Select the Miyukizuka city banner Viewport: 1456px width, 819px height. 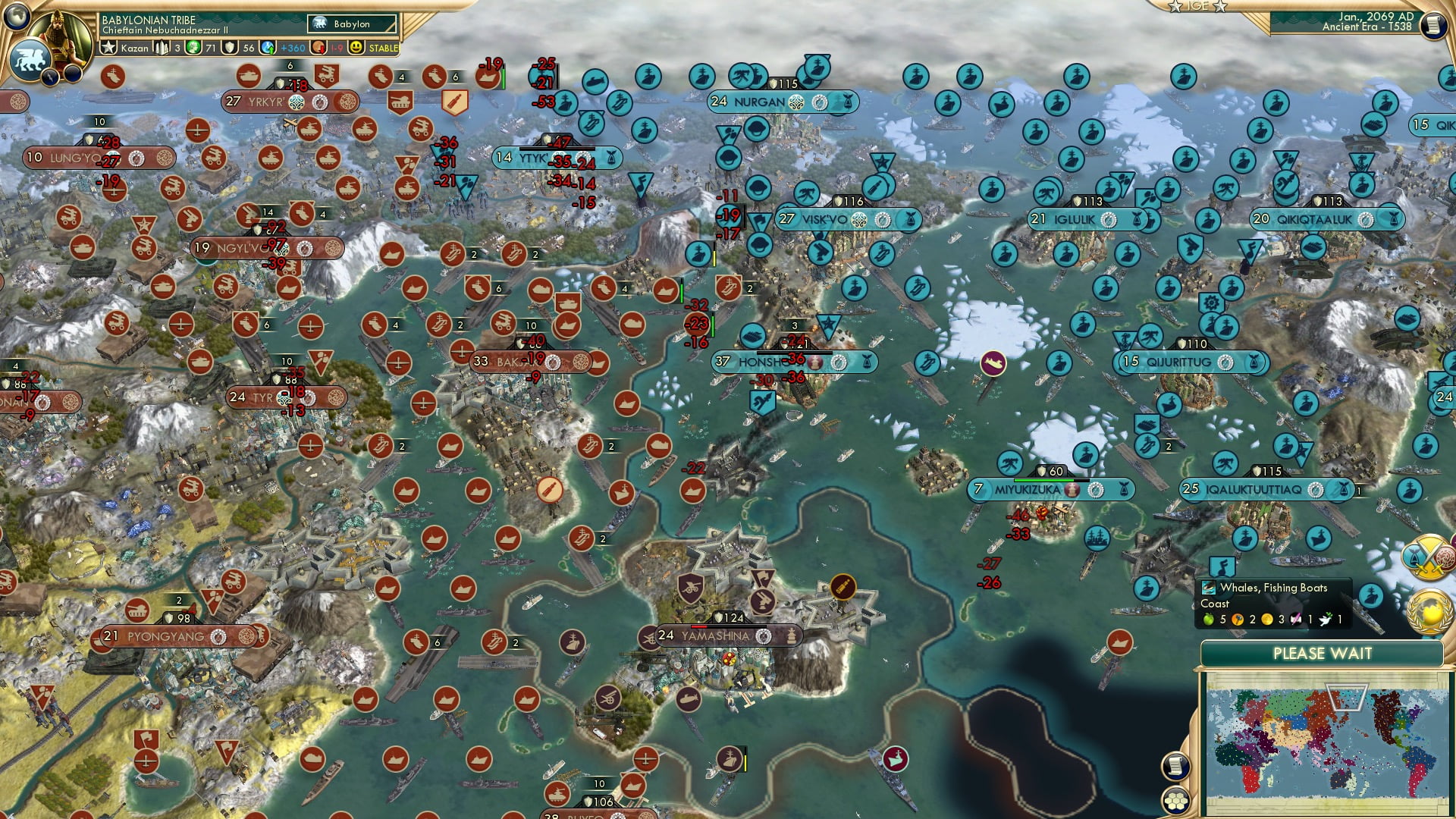tap(1028, 491)
